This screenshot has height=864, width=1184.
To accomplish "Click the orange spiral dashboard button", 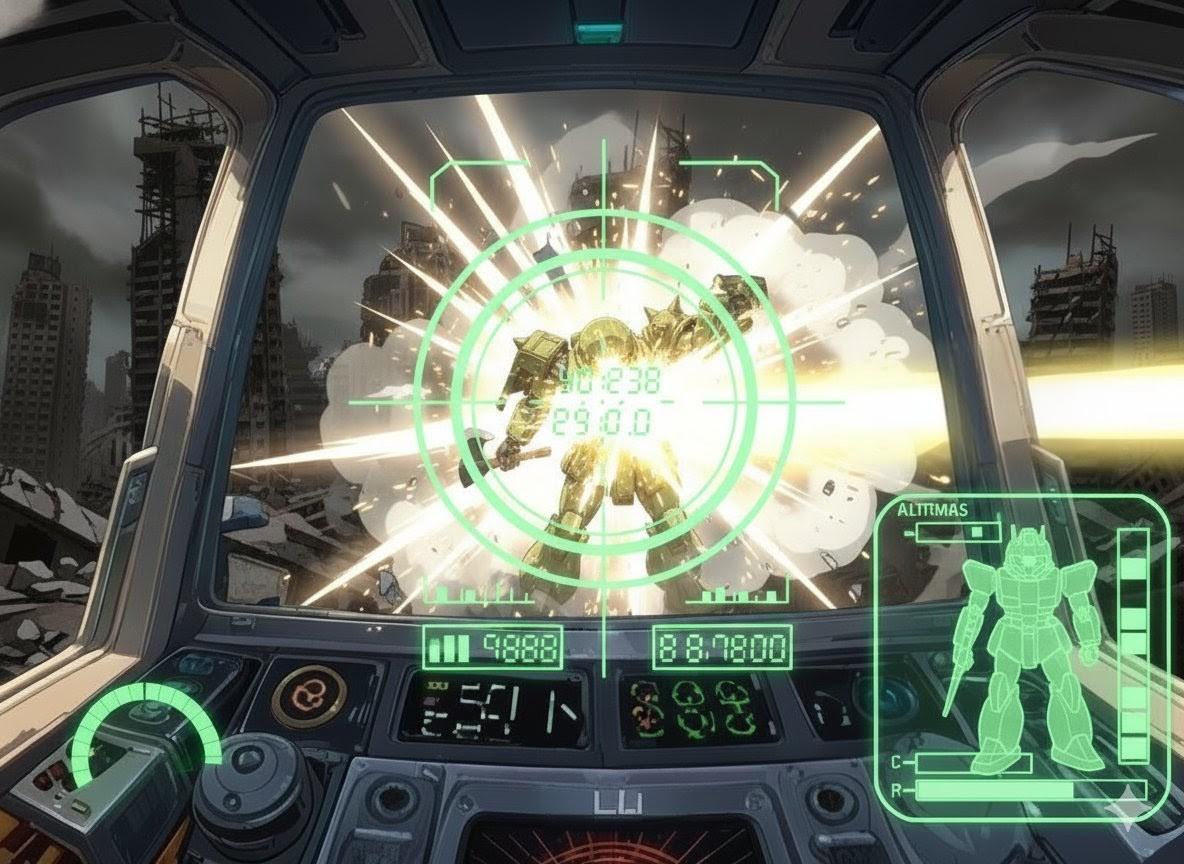I will [x=309, y=695].
